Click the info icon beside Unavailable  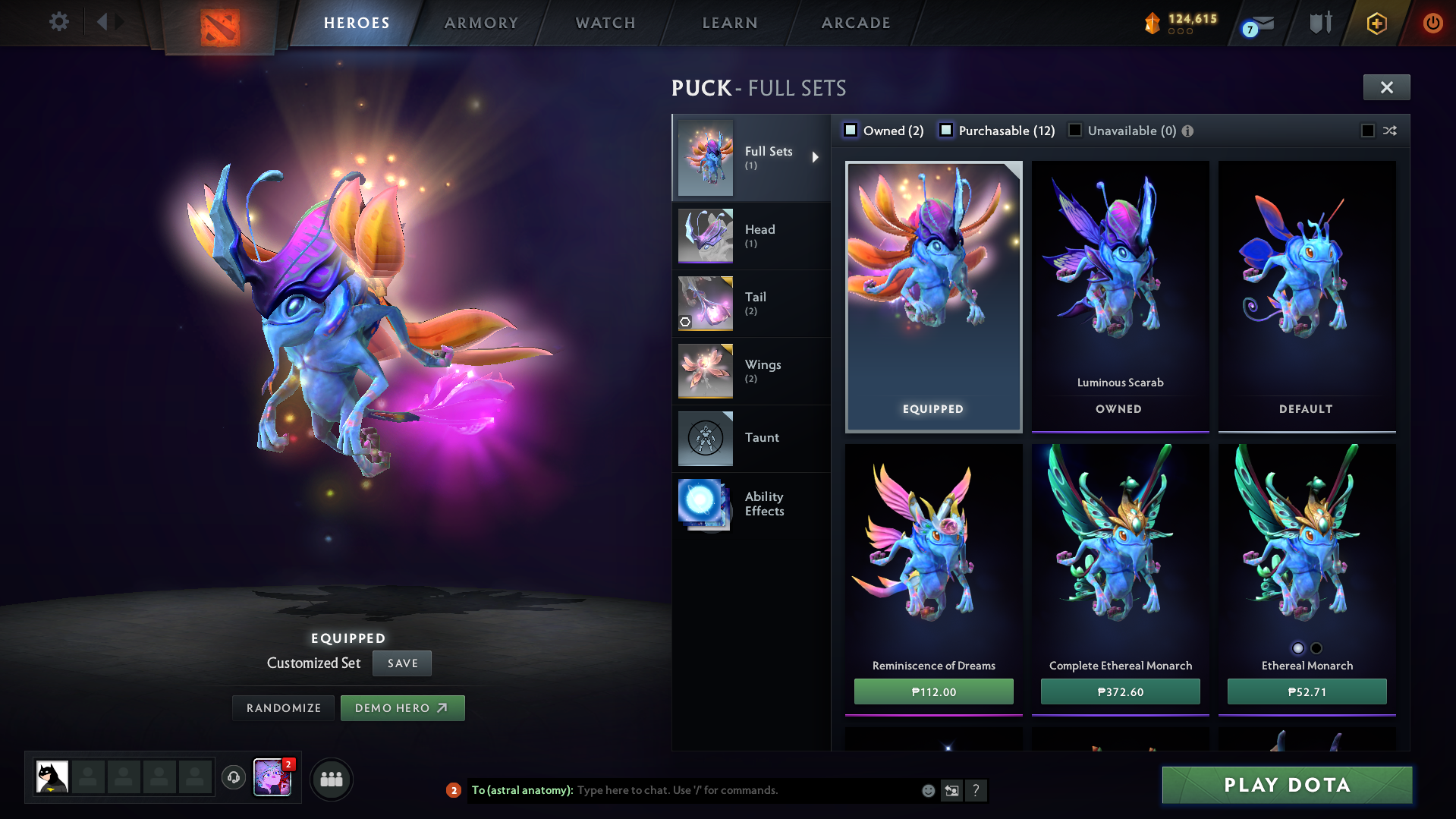click(1187, 131)
